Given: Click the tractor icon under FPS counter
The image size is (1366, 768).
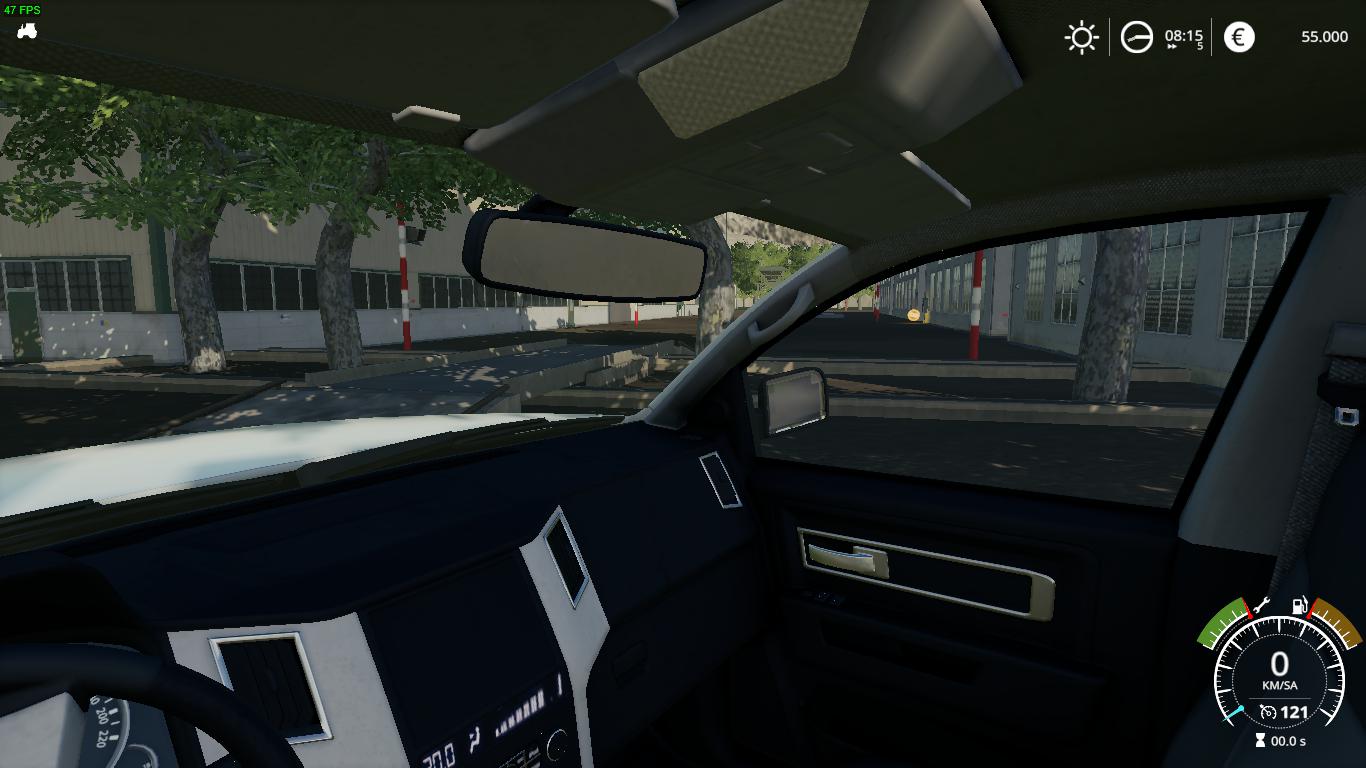Looking at the screenshot, I should pyautogui.click(x=27, y=31).
